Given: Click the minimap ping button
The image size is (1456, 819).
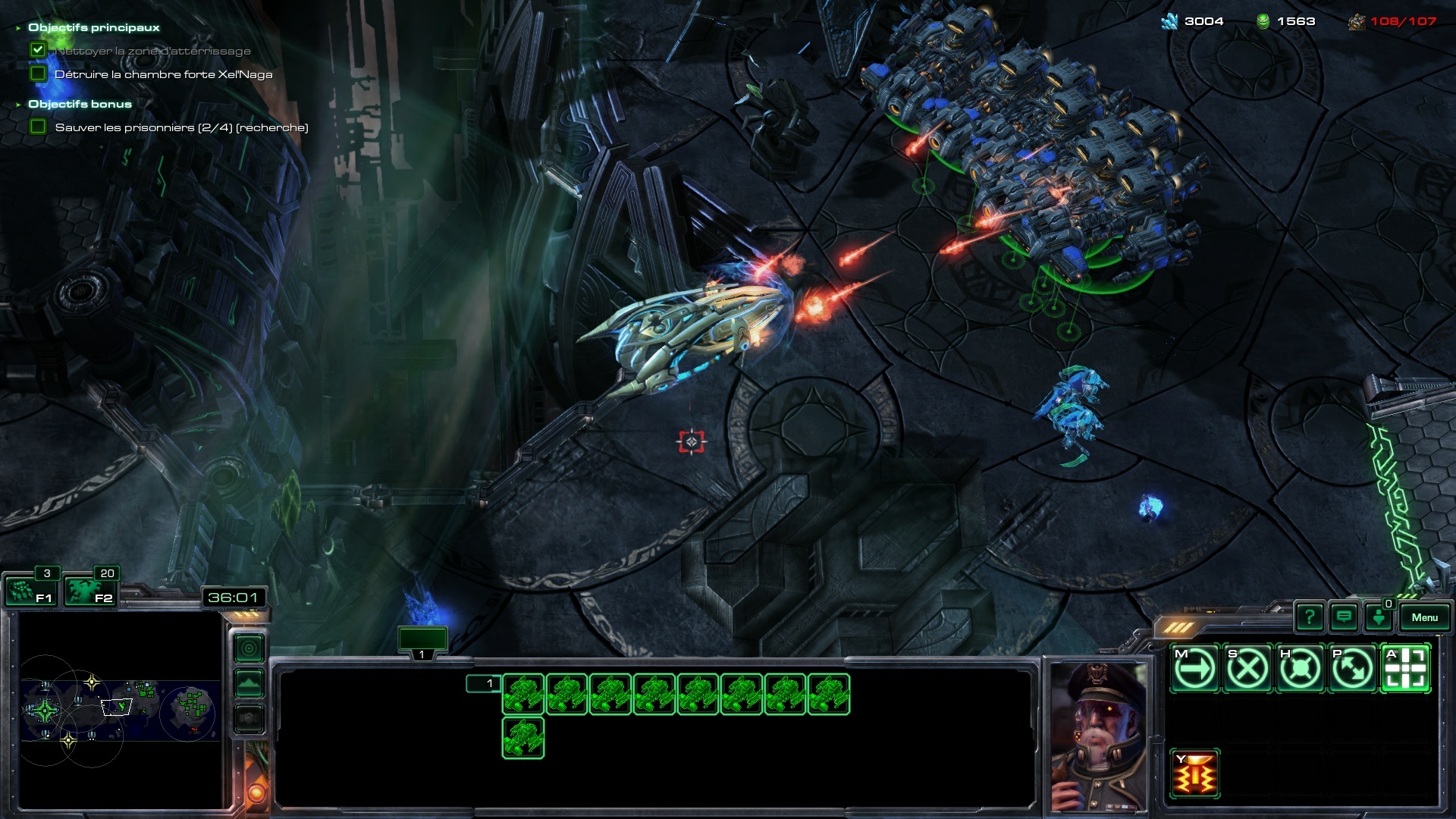Looking at the screenshot, I should pyautogui.click(x=249, y=648).
